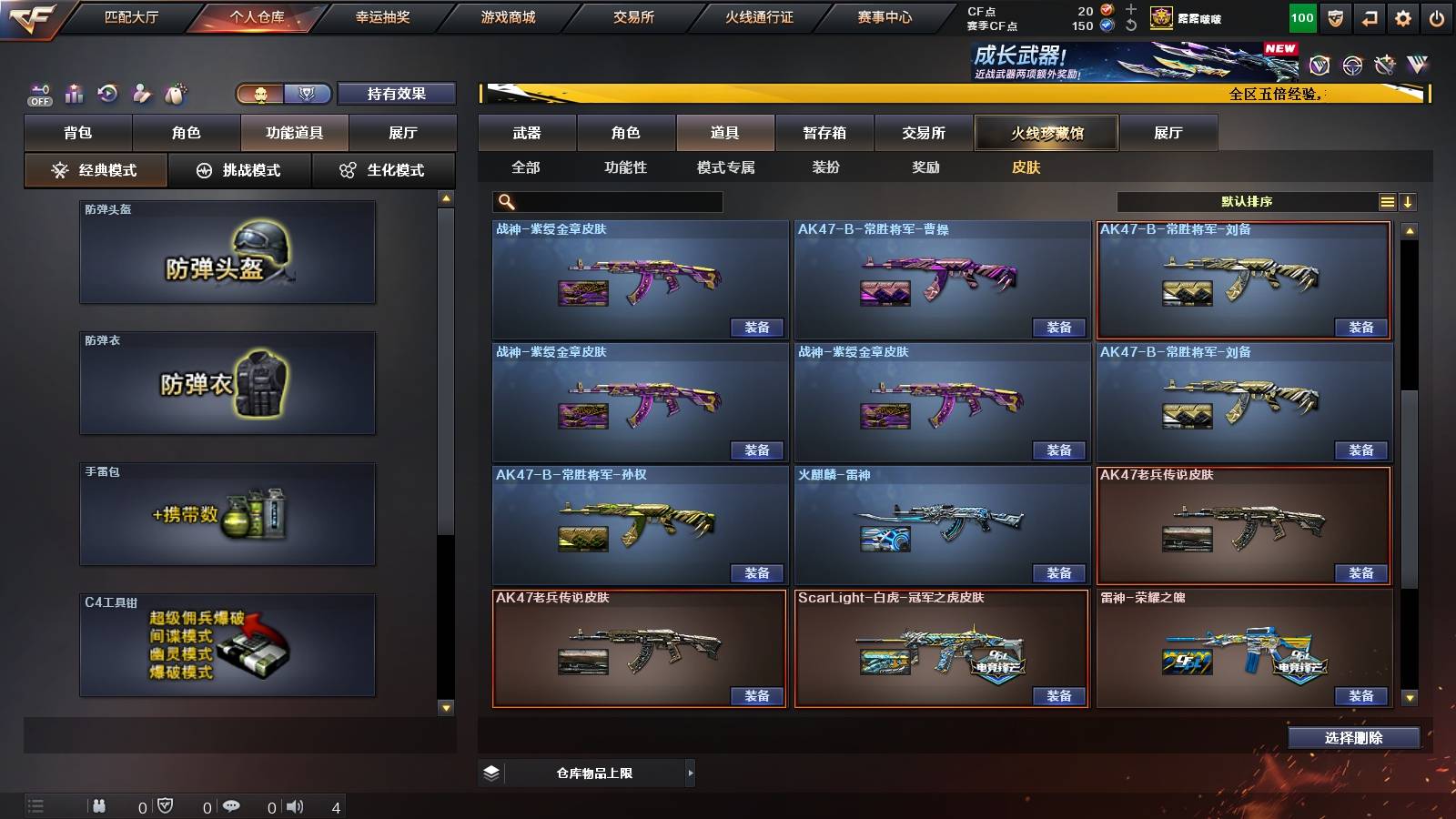Click the descending sort arrow beside 默认排序
The image size is (1456, 819).
[x=1408, y=201]
